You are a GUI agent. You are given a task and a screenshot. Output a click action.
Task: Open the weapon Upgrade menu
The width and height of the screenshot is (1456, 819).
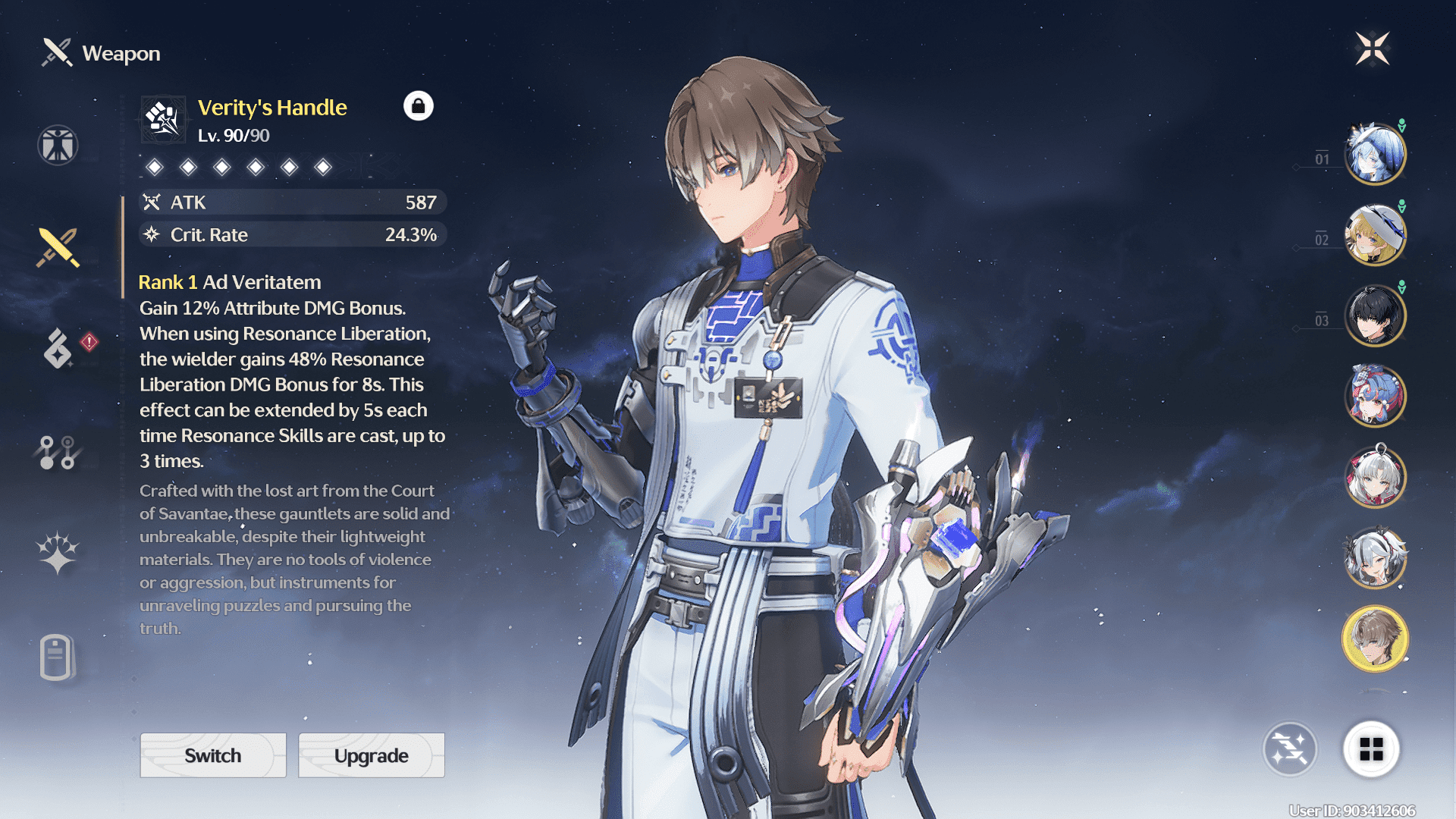pos(372,755)
